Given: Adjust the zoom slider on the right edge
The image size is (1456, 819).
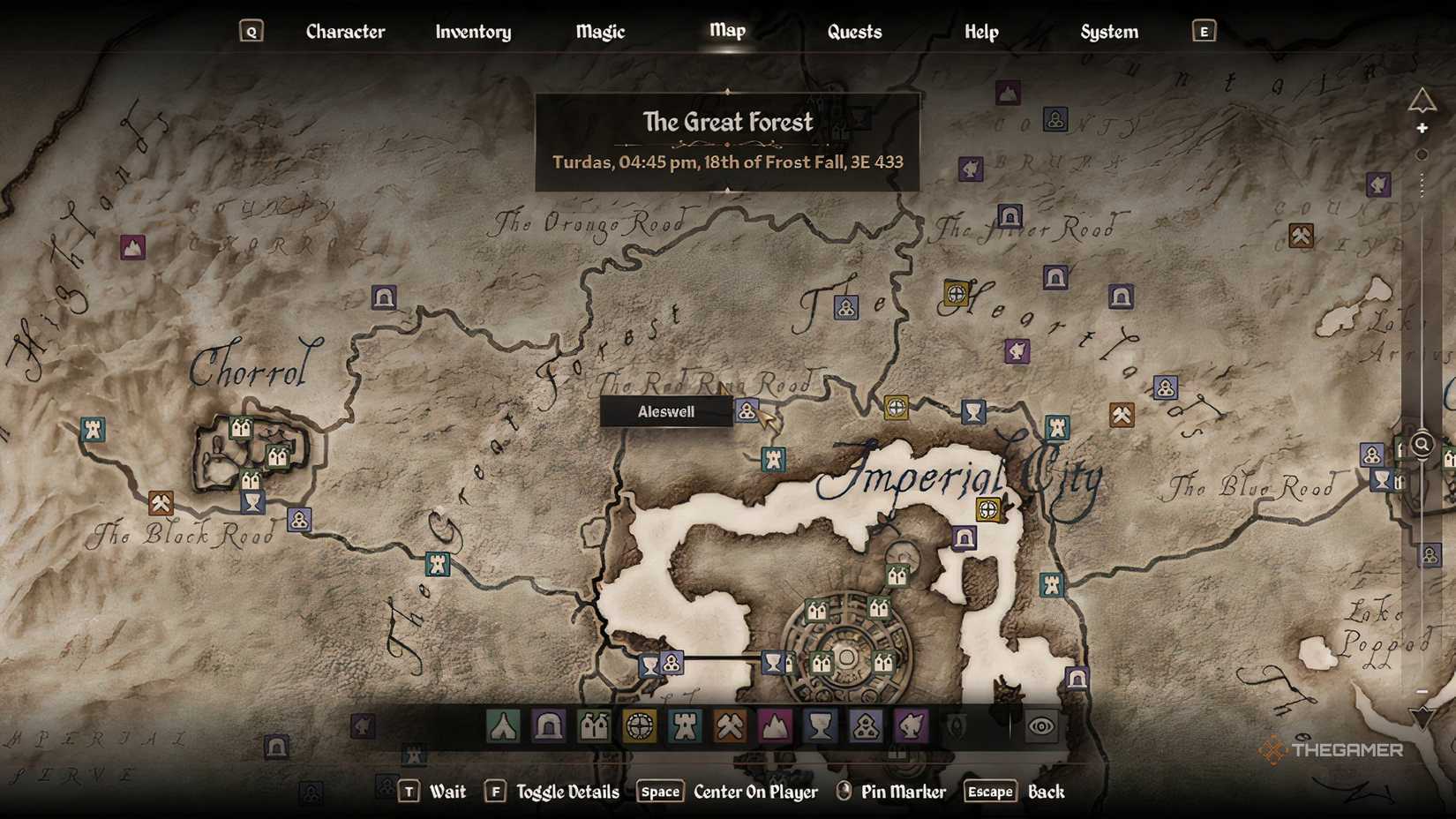Looking at the screenshot, I should point(1421,446).
